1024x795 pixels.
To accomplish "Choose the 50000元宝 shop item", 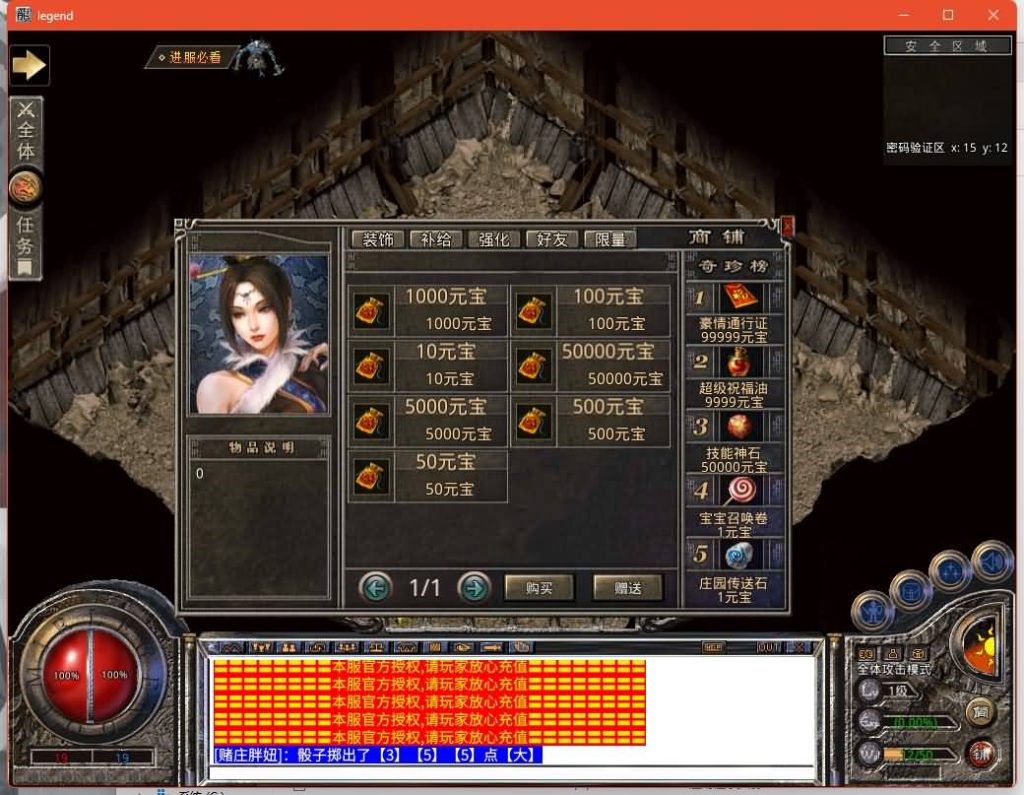I will (591, 365).
